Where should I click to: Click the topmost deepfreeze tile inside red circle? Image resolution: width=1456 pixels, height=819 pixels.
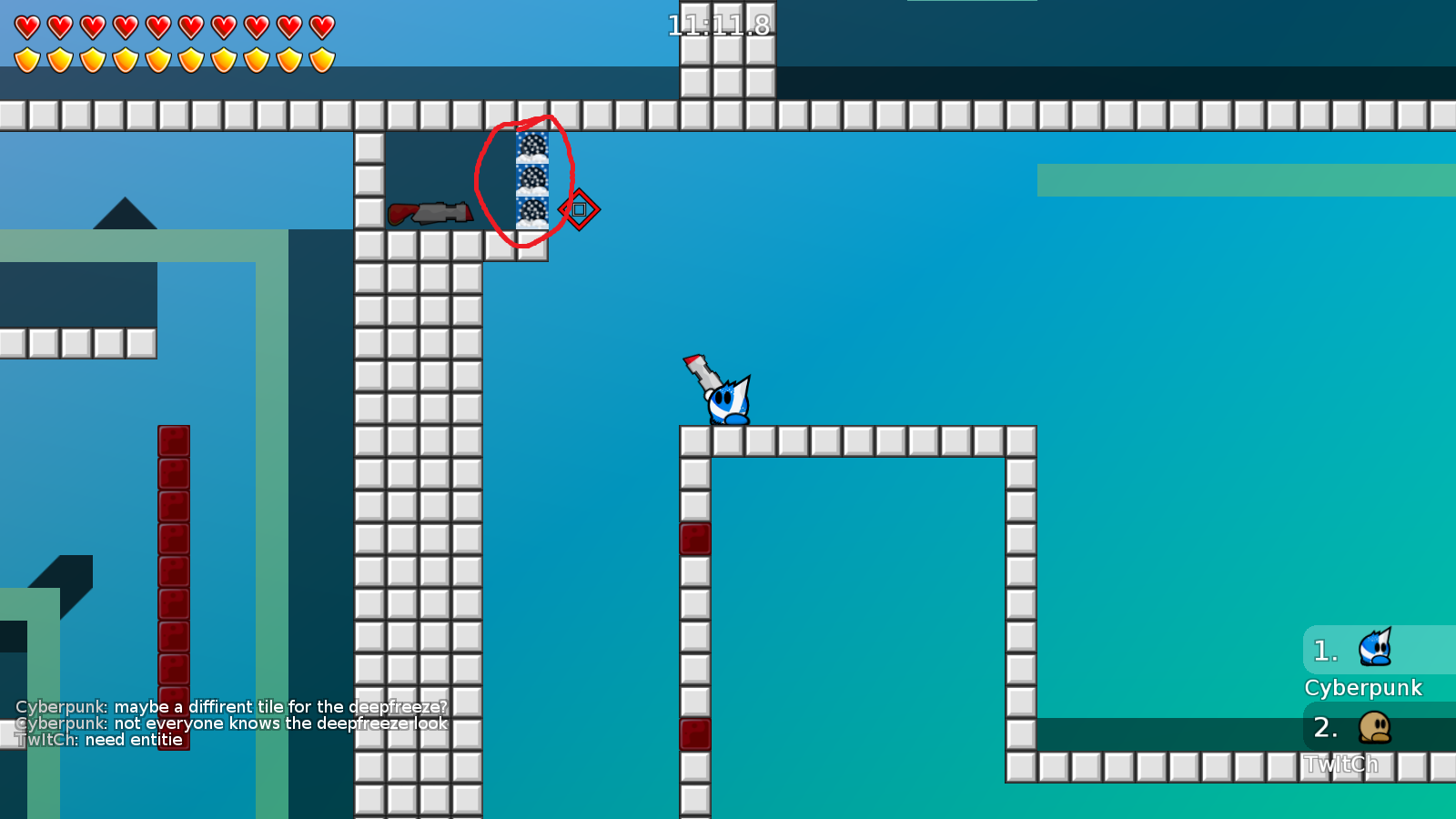pyautogui.click(x=533, y=146)
